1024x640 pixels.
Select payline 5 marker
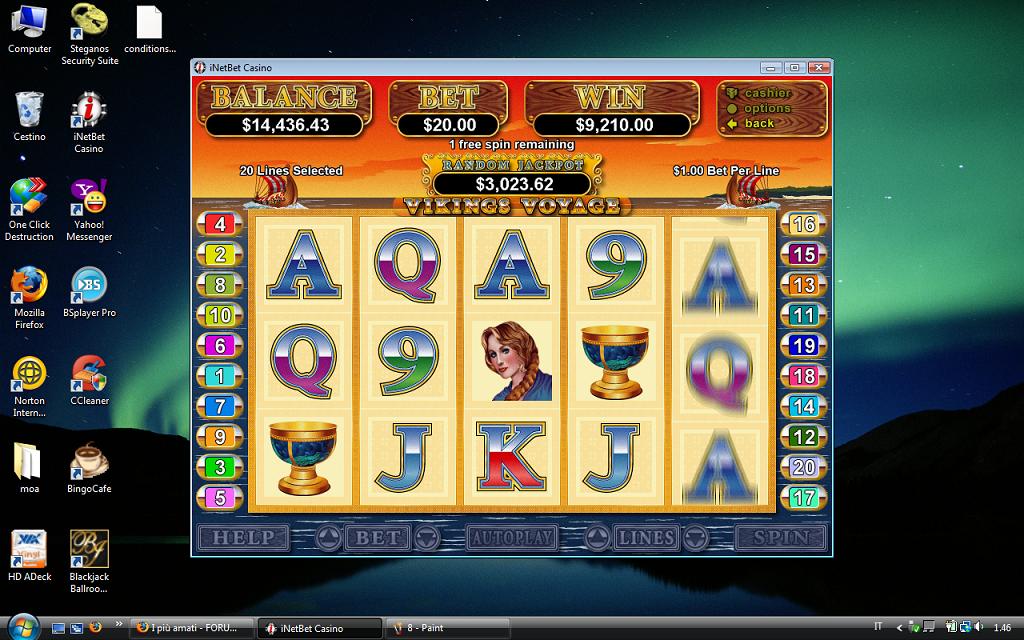coord(220,497)
